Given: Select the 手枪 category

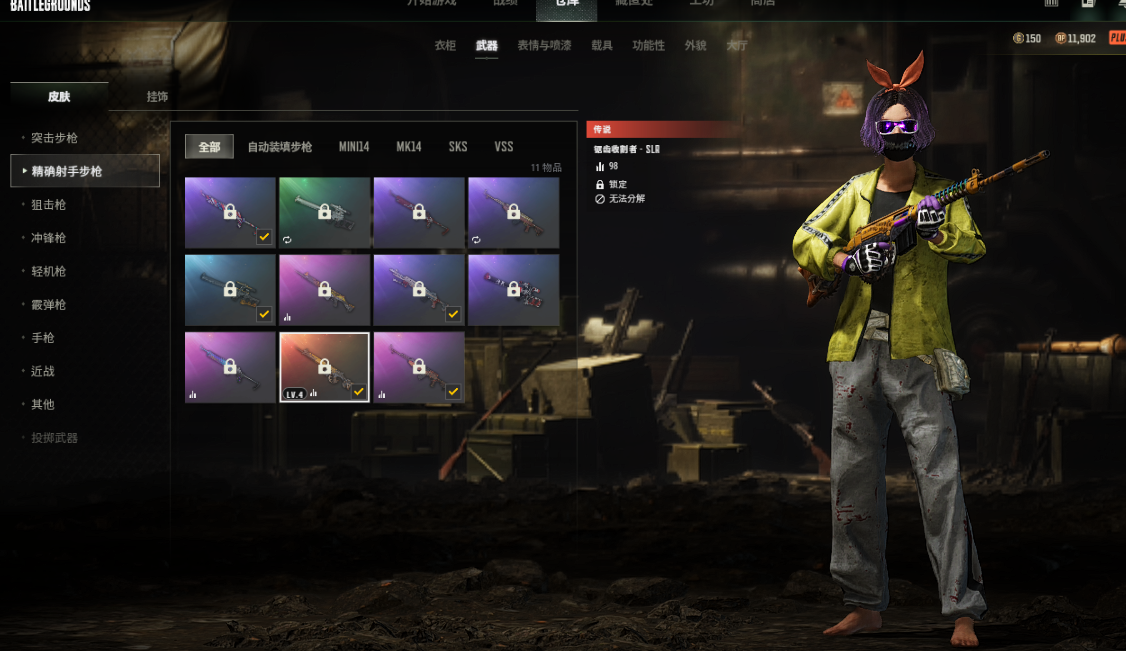Looking at the screenshot, I should (42, 338).
